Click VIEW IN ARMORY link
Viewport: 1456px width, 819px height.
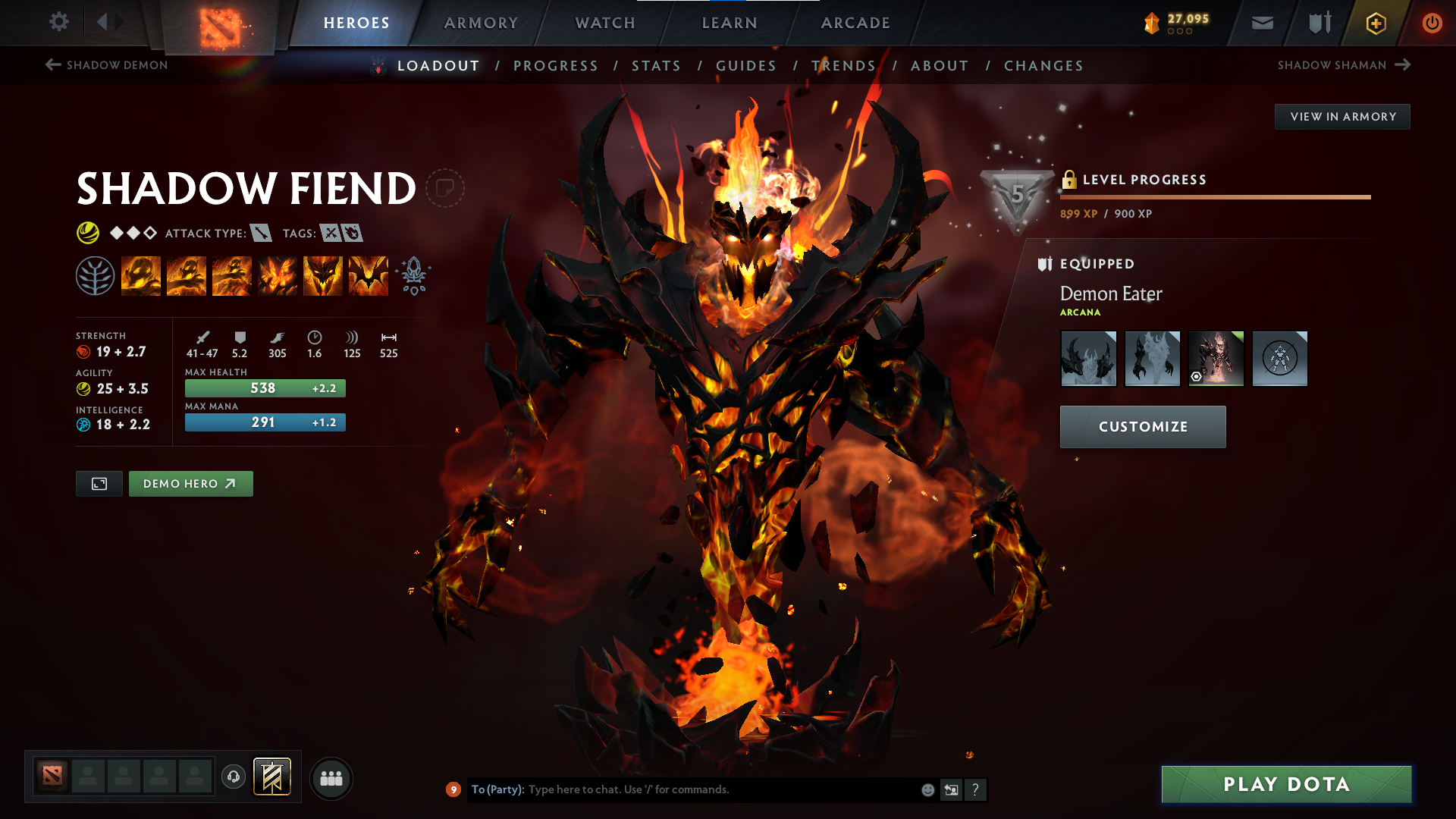coord(1342,116)
